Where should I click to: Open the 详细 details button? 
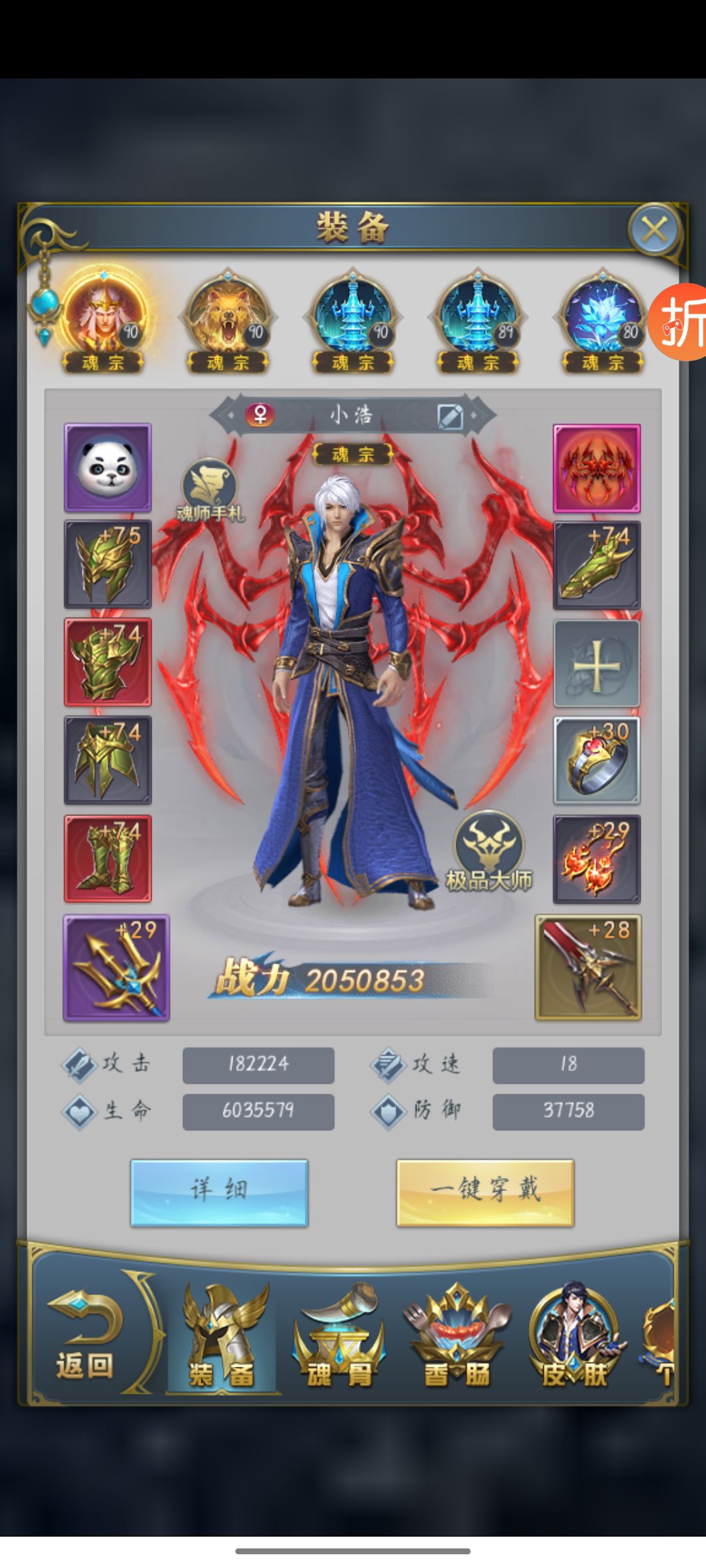[219, 1192]
